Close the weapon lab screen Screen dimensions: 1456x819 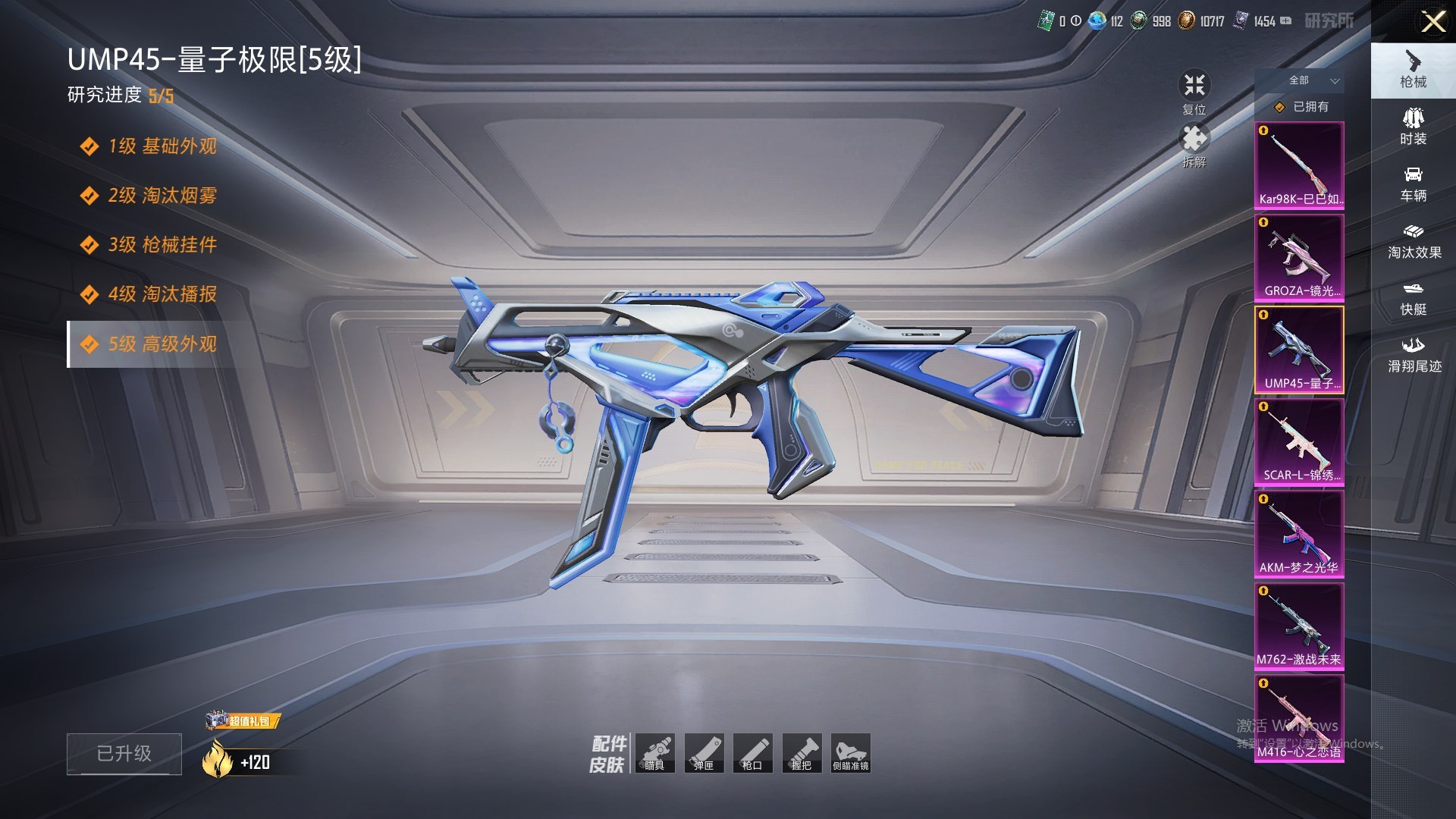[1432, 21]
